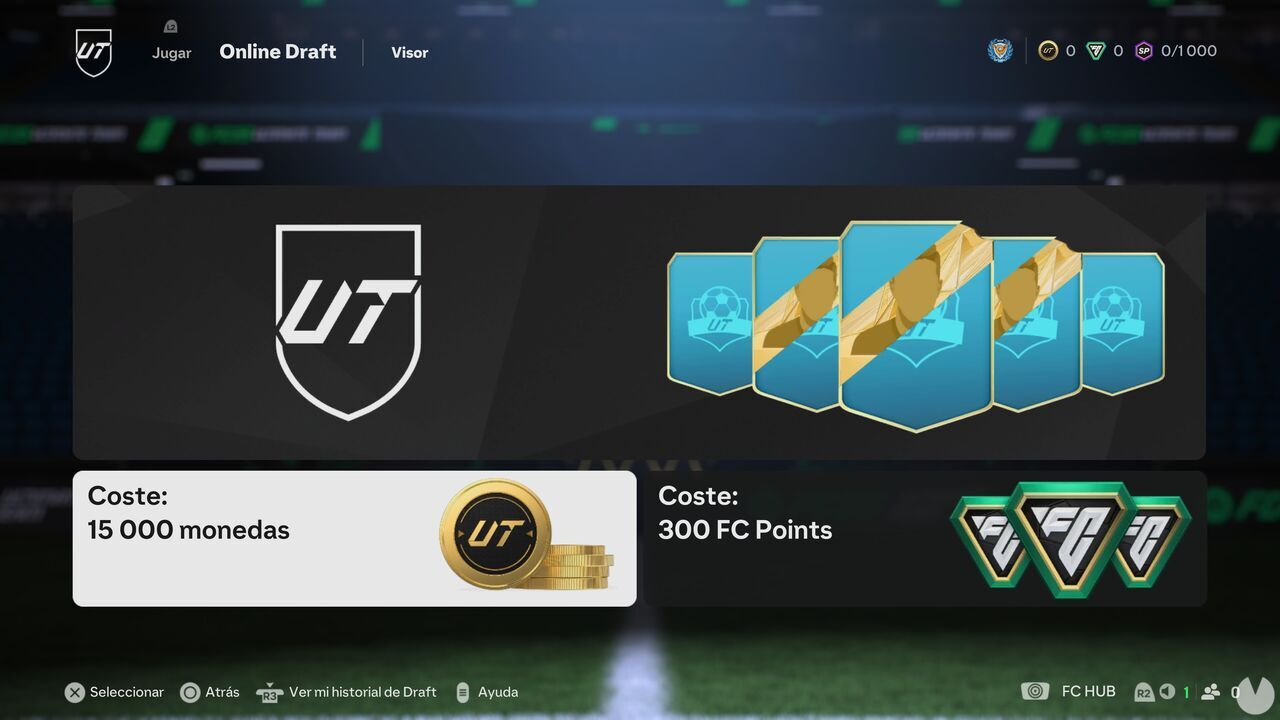Open notifications via the bell icon
Image resolution: width=1280 pixels, height=720 pixels.
[x=170, y=26]
